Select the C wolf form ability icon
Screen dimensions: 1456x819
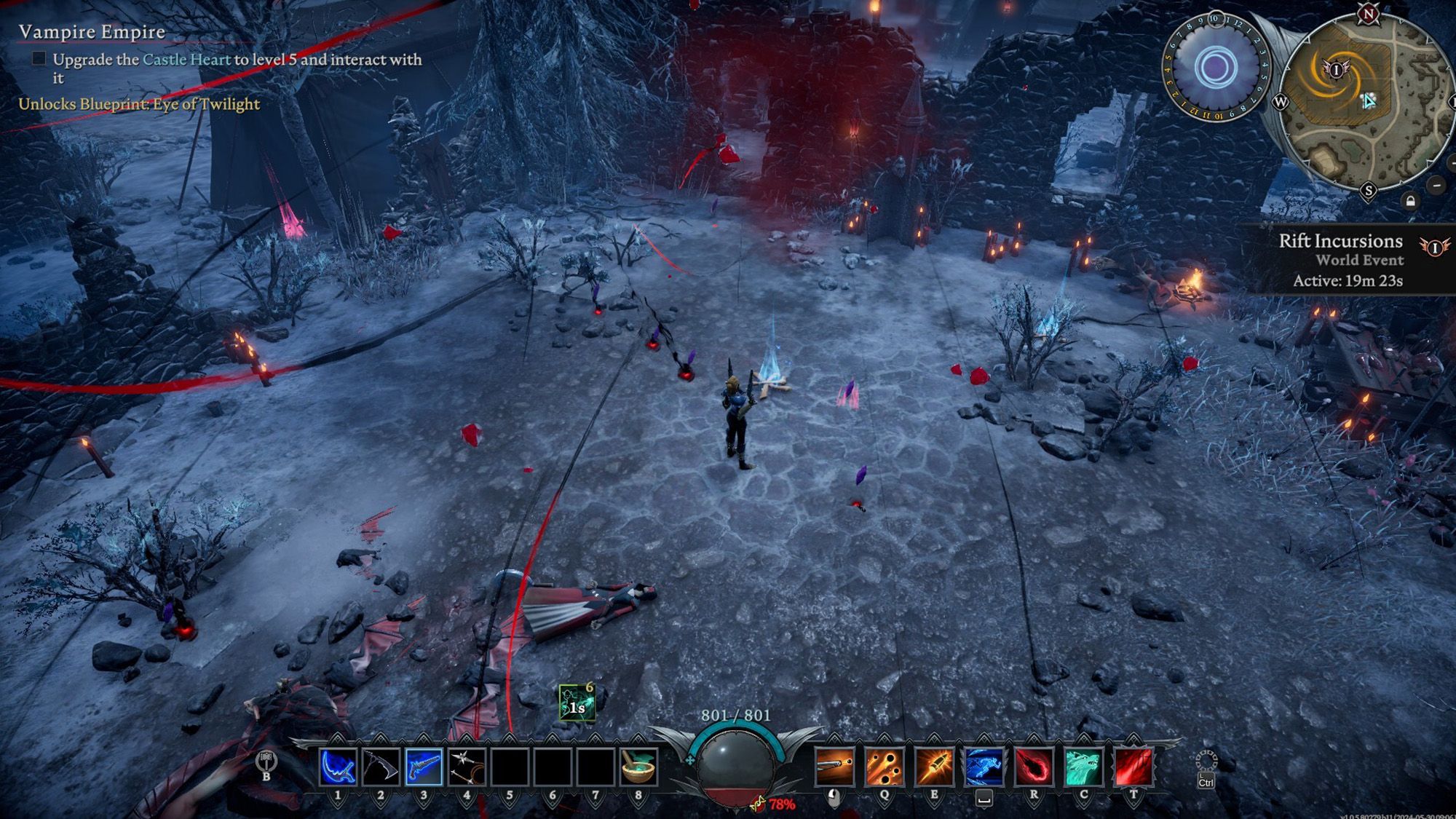click(x=1085, y=767)
